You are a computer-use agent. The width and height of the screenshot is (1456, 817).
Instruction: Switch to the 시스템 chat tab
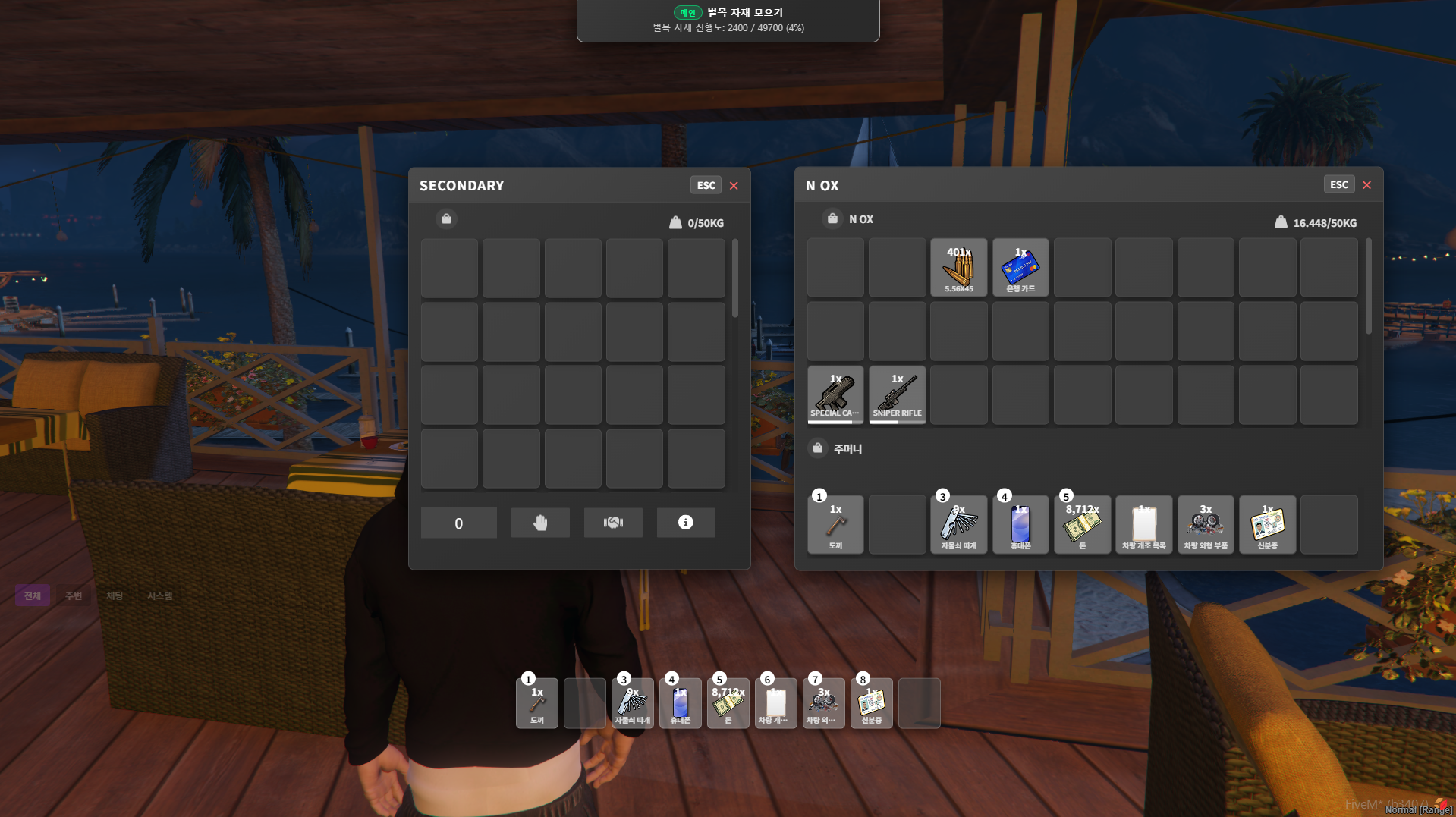(159, 596)
